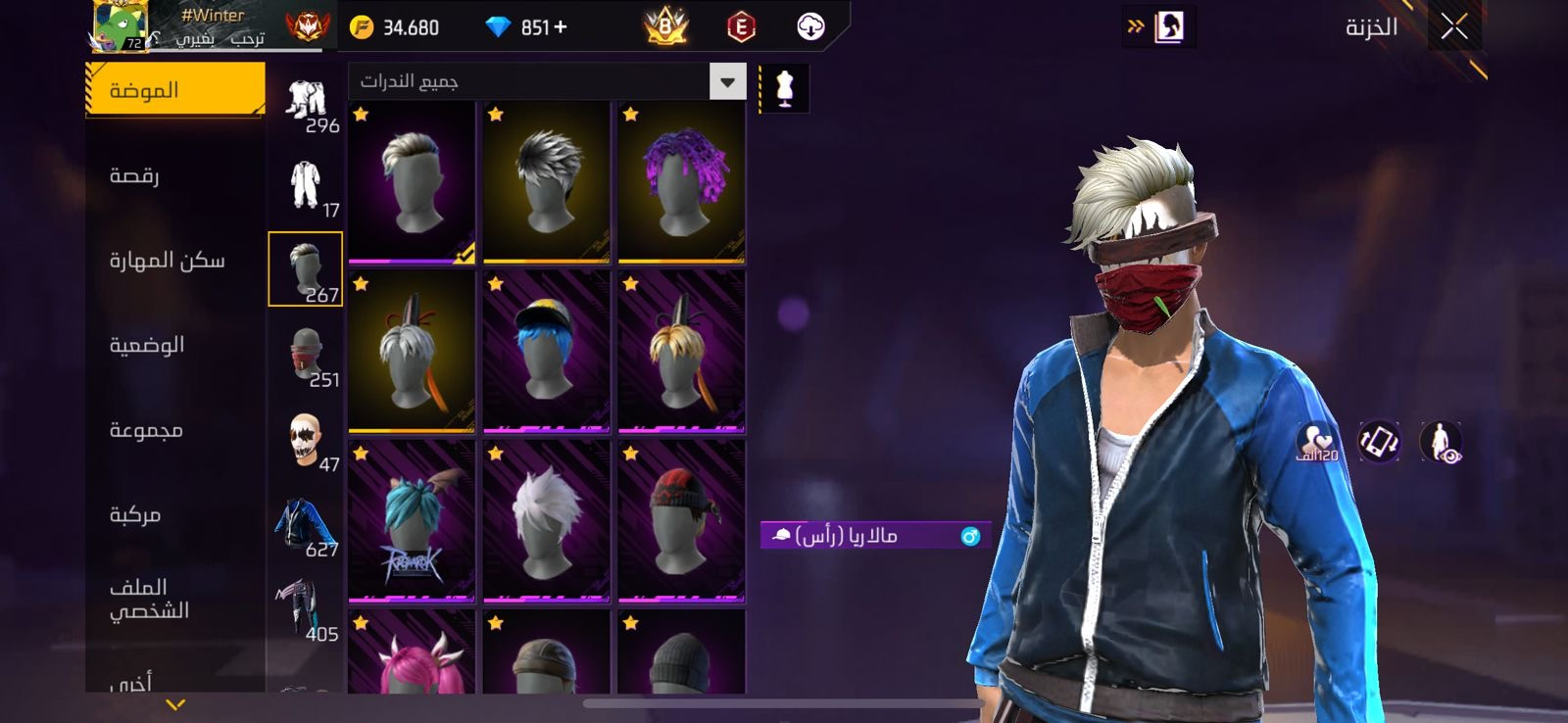Choose the black spiky silver-tipped hair
Screen dimensions: 1568x723
click(x=547, y=182)
